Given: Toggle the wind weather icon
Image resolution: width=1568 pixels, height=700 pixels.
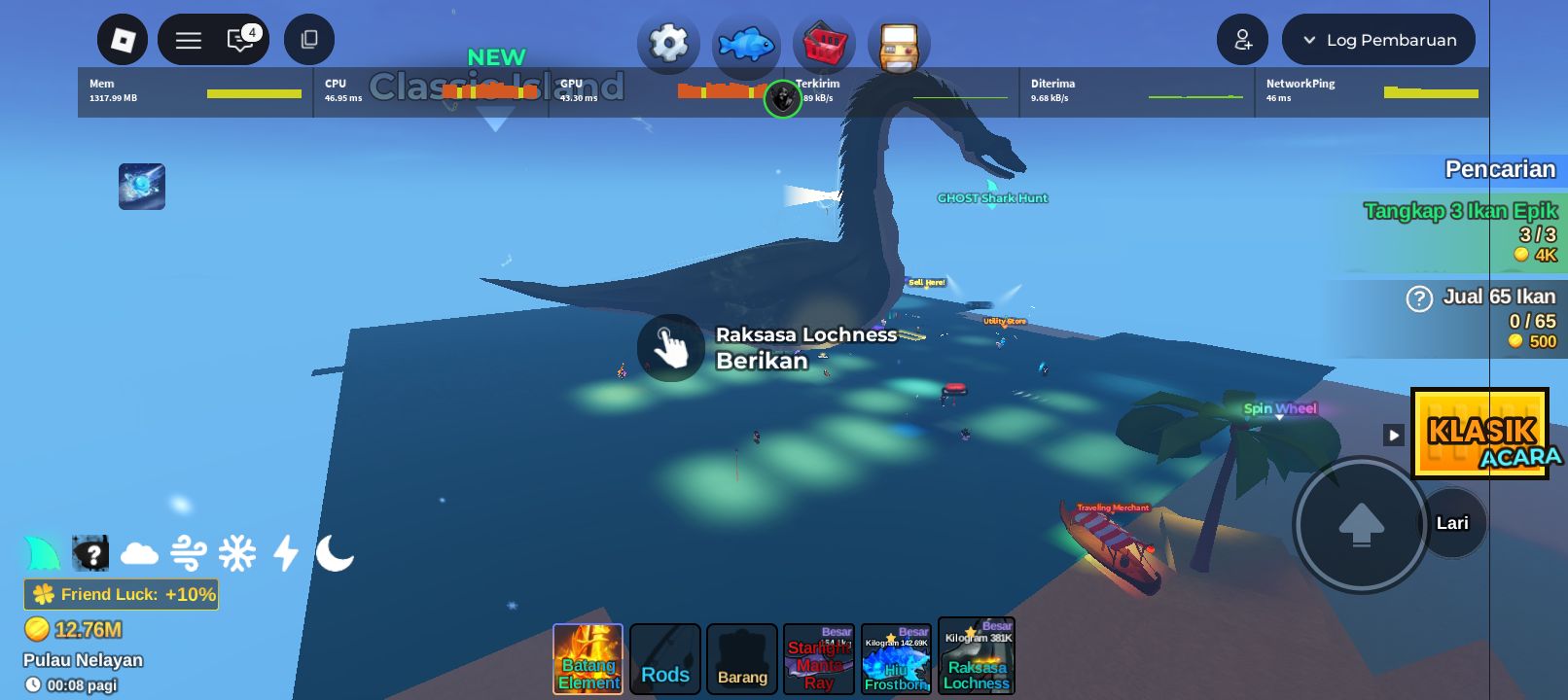Looking at the screenshot, I should click(188, 552).
